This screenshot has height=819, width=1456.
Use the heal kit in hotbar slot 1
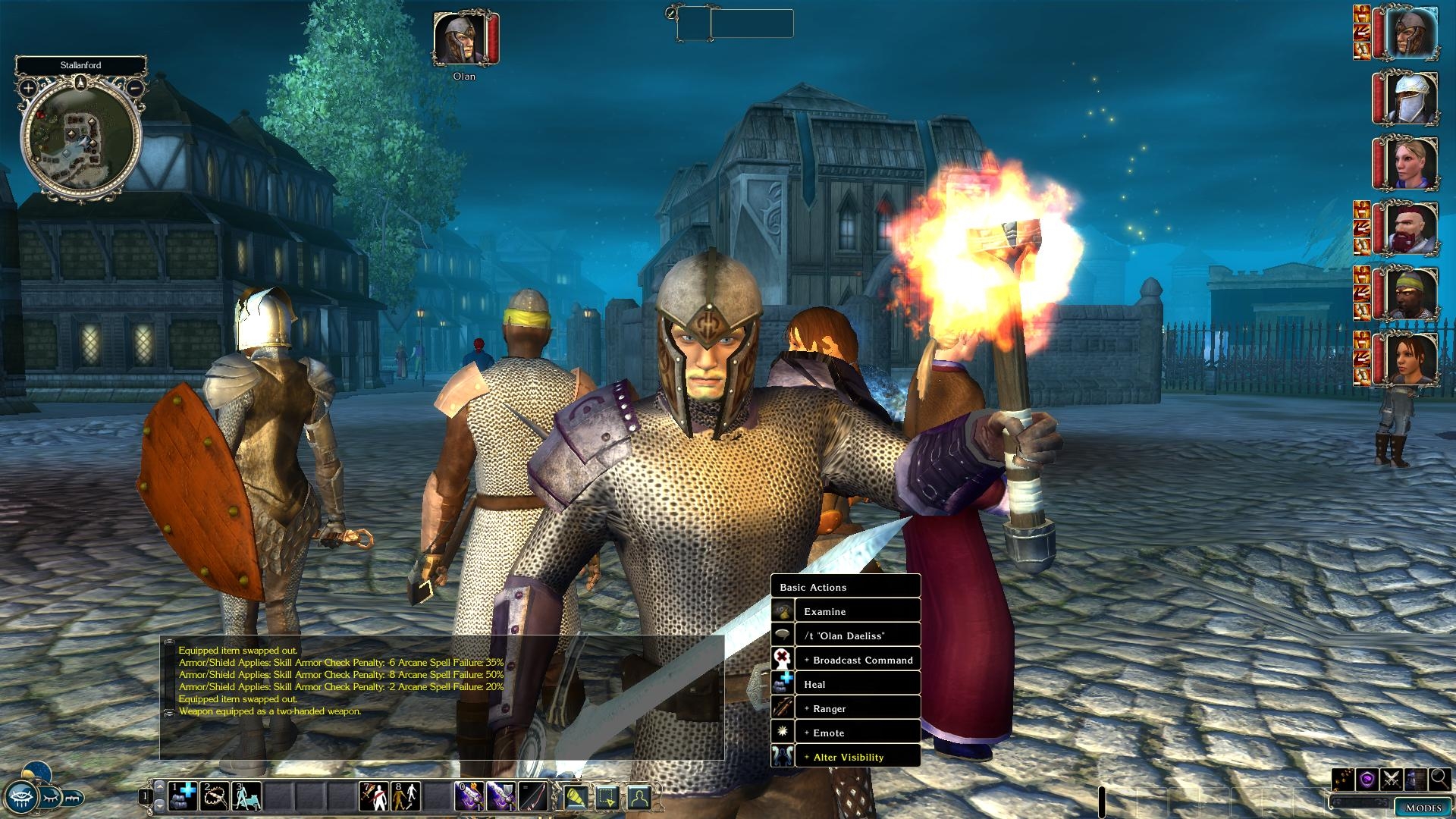[x=182, y=796]
